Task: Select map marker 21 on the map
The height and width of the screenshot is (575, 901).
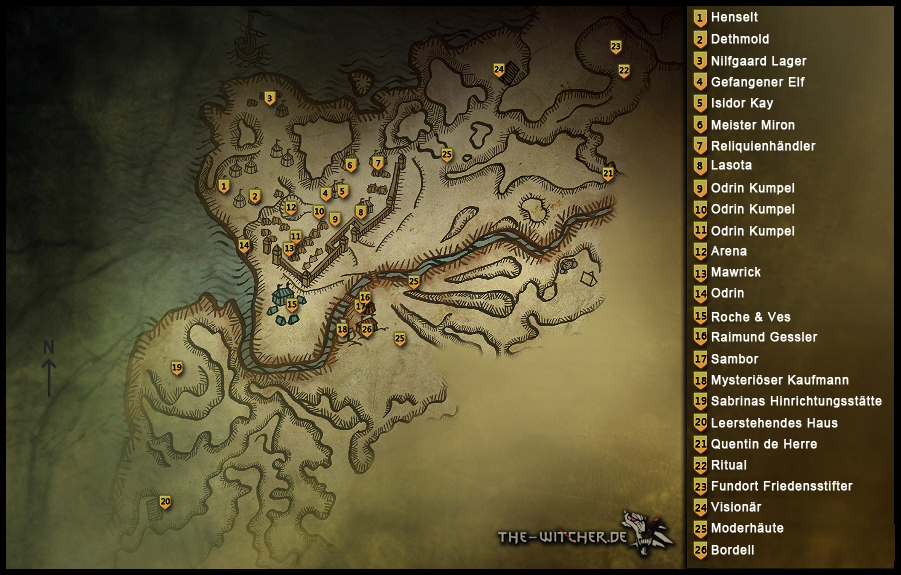Action: 607,174
